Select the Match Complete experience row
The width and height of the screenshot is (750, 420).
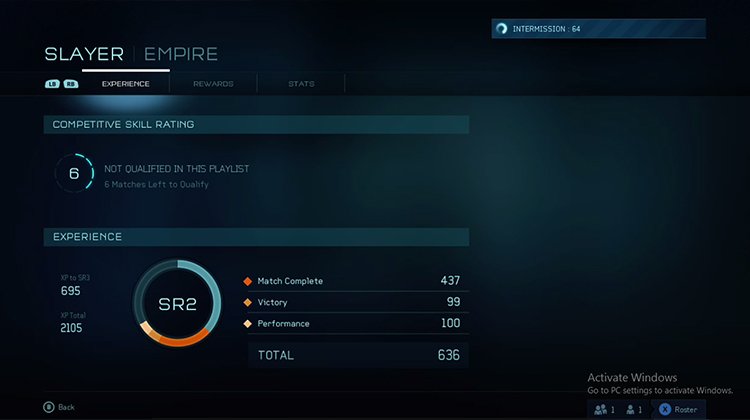click(352, 281)
